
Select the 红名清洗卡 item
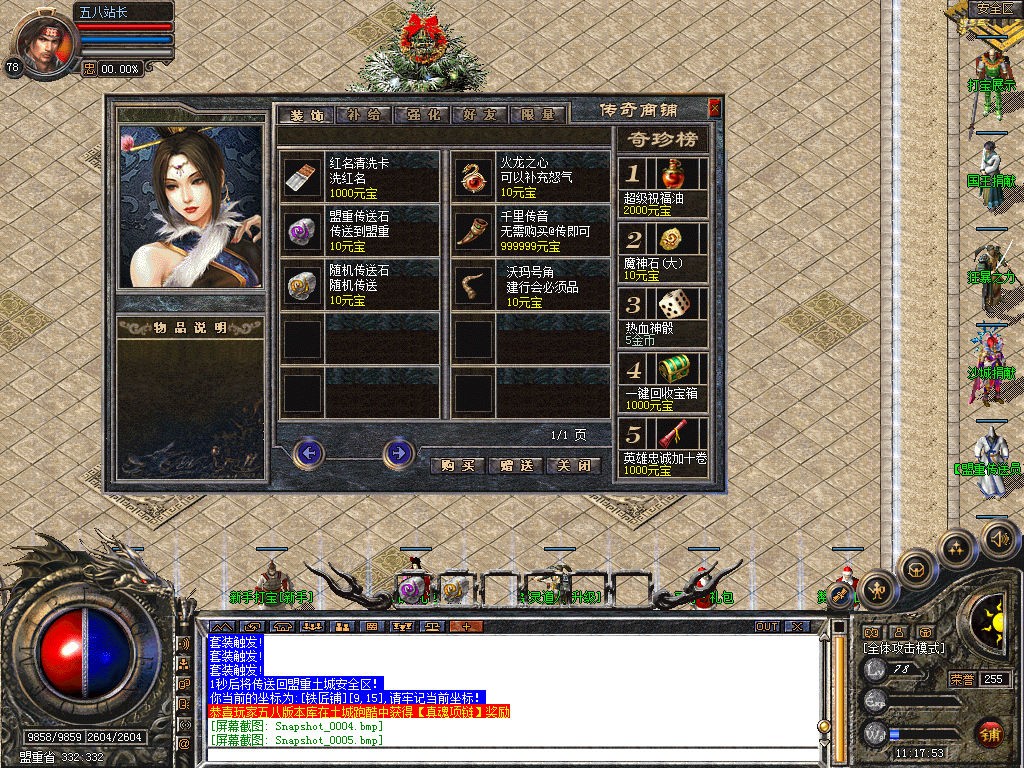(302, 177)
